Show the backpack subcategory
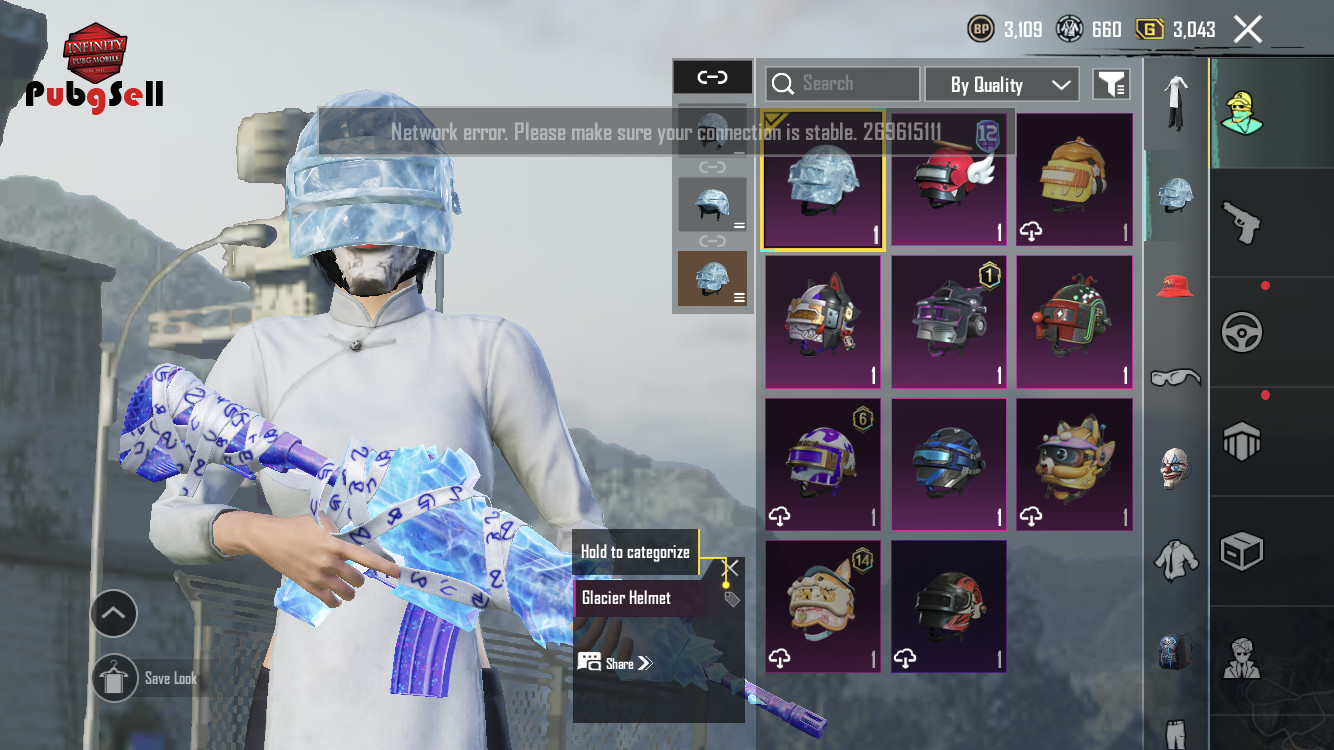 point(1175,650)
